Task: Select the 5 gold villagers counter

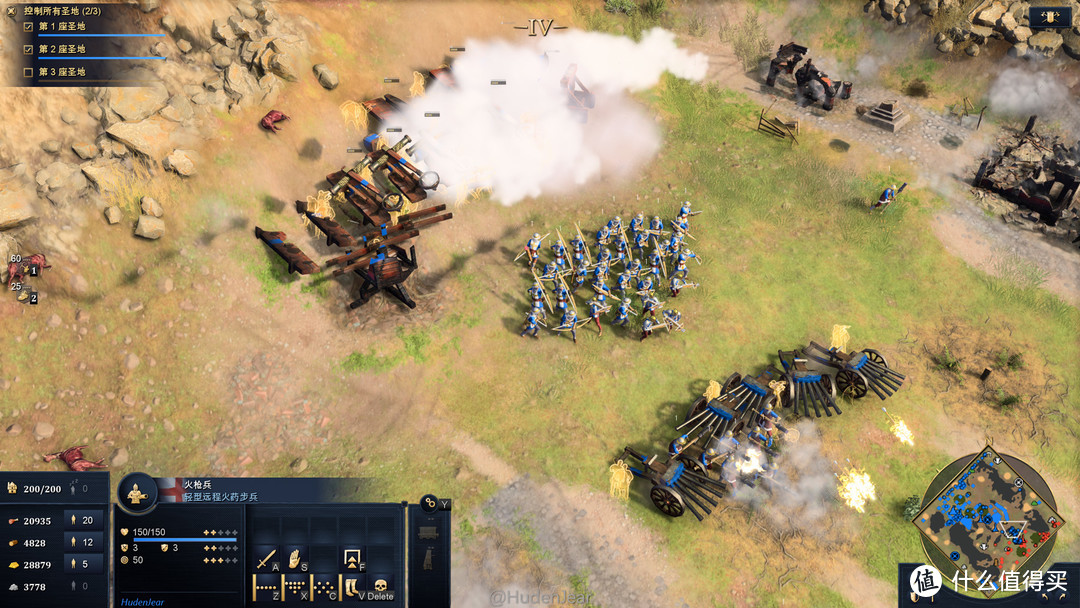Action: click(x=84, y=564)
